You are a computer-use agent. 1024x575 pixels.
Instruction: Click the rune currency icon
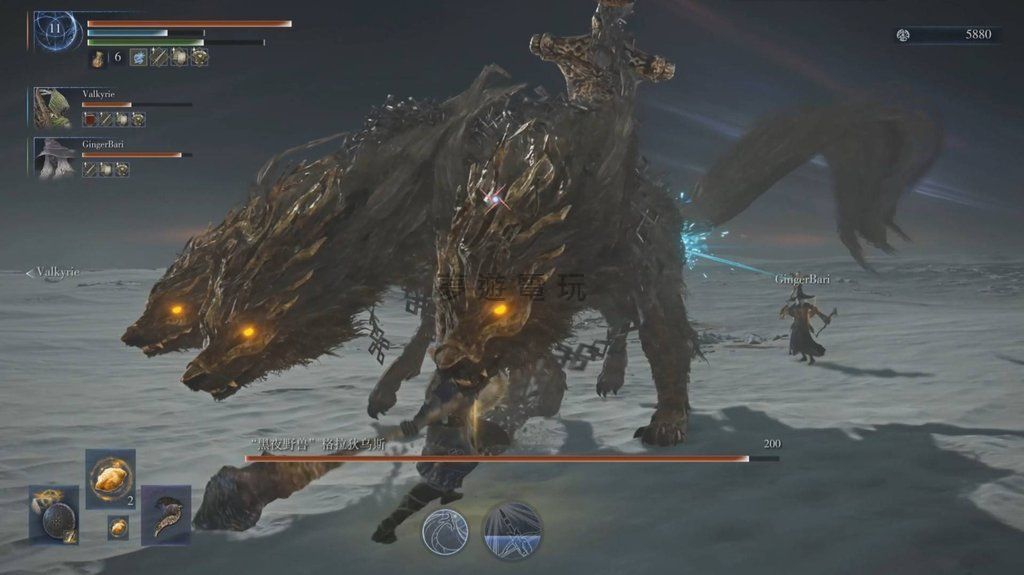click(x=903, y=35)
